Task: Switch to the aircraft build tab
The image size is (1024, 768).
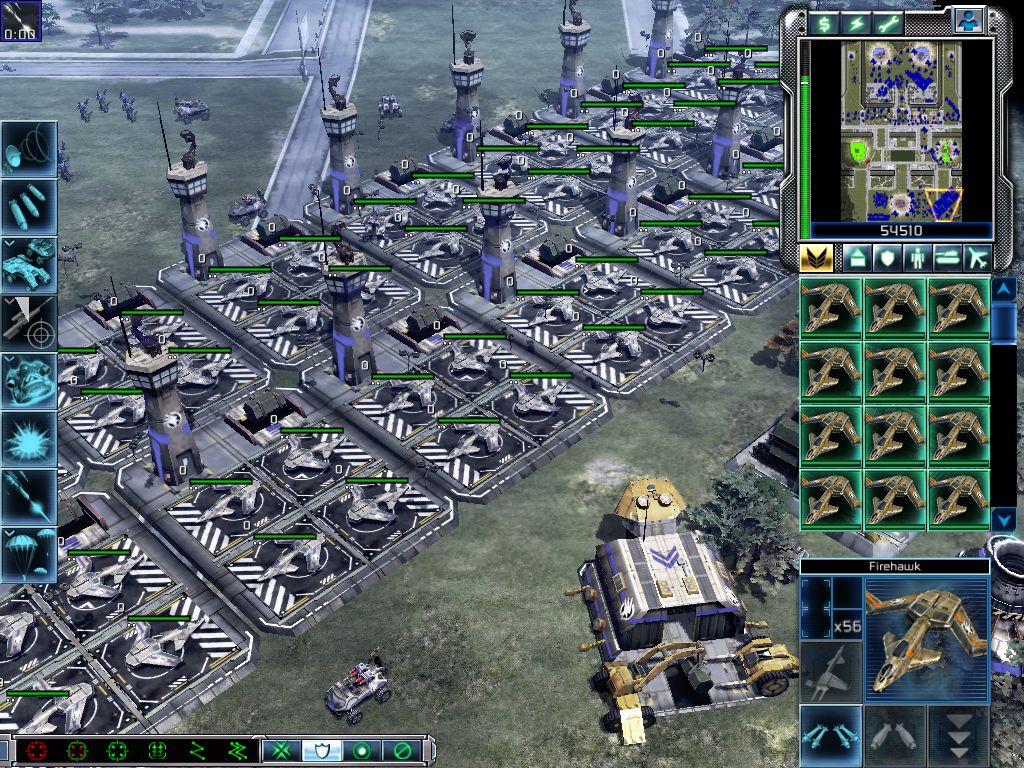Action: [x=978, y=258]
